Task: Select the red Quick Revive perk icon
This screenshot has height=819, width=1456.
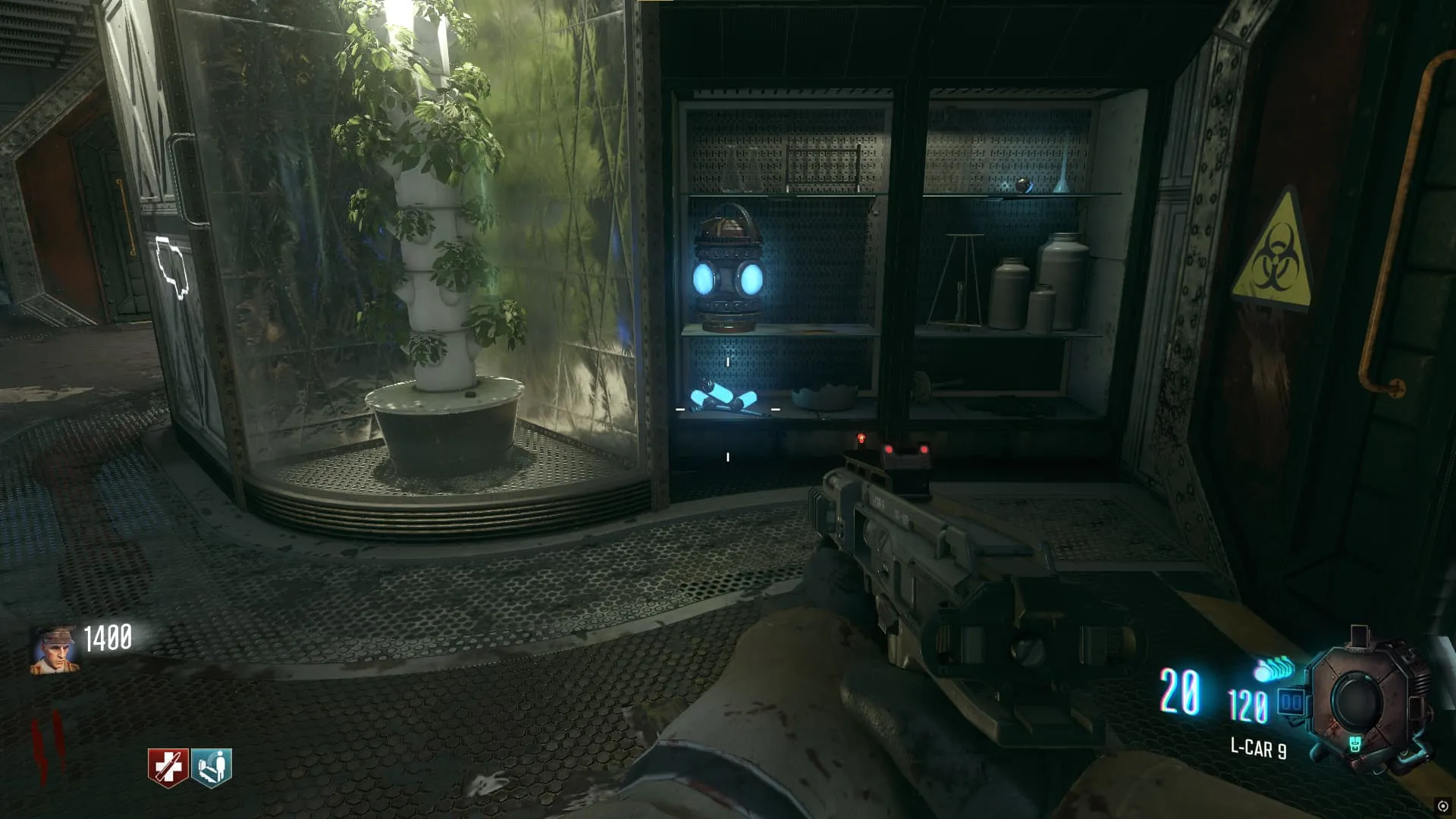Action: click(168, 767)
